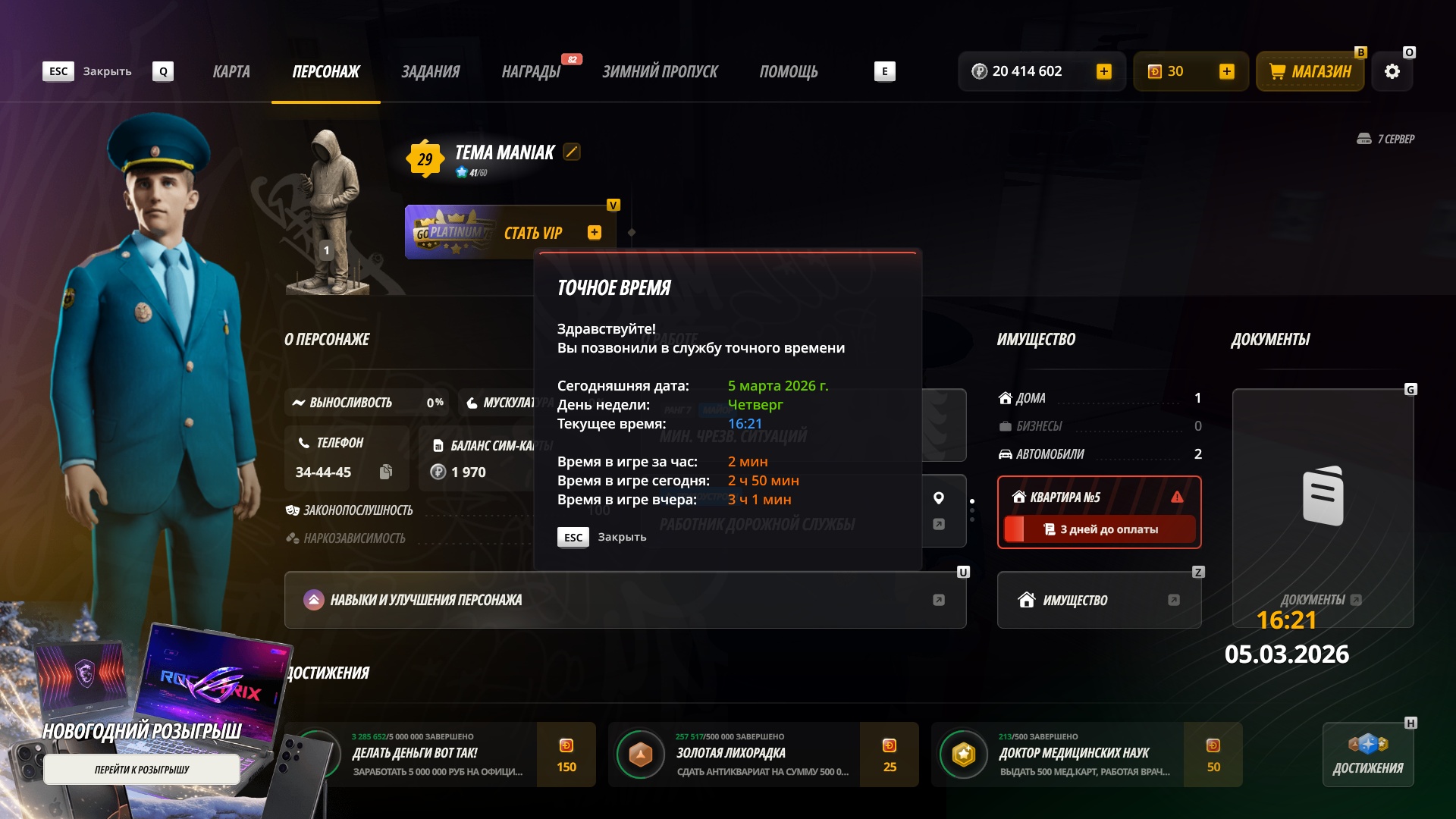Go to the Новогодний розыгрыш giveaway
Image resolution: width=1456 pixels, height=819 pixels.
pyautogui.click(x=142, y=770)
